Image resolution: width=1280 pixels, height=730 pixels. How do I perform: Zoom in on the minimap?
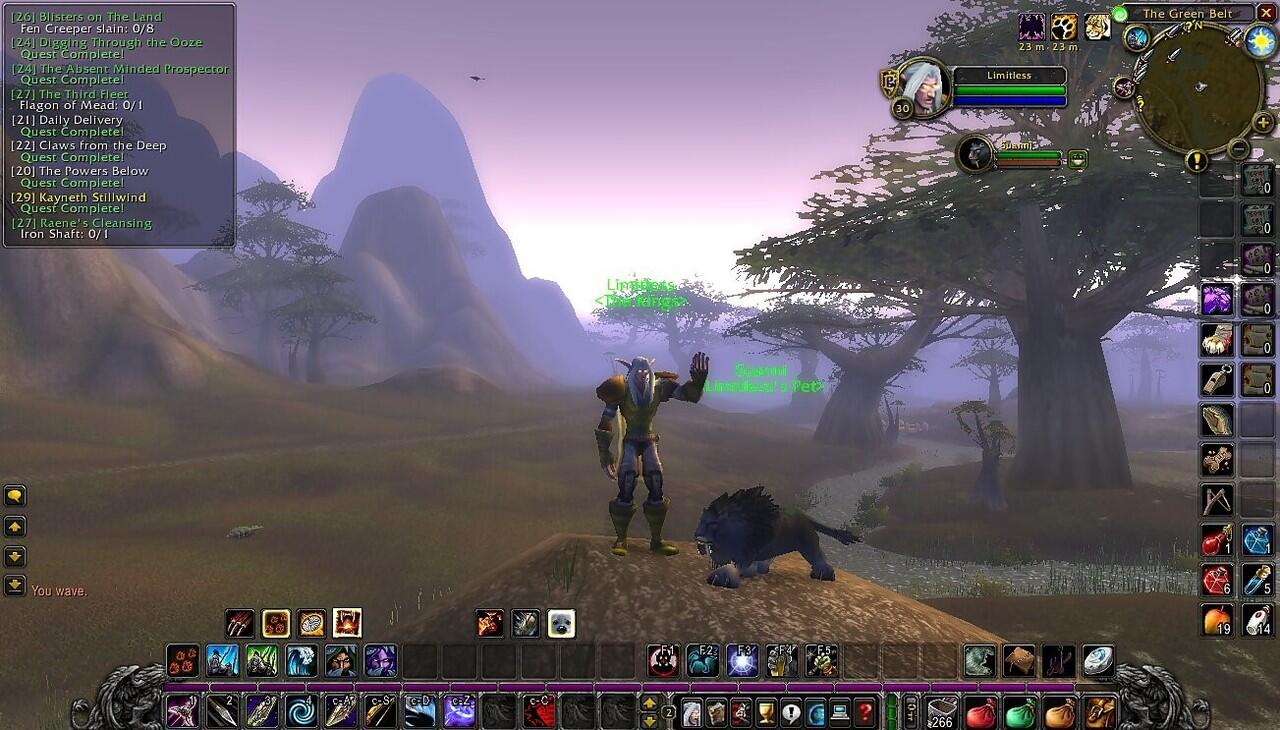1263,122
